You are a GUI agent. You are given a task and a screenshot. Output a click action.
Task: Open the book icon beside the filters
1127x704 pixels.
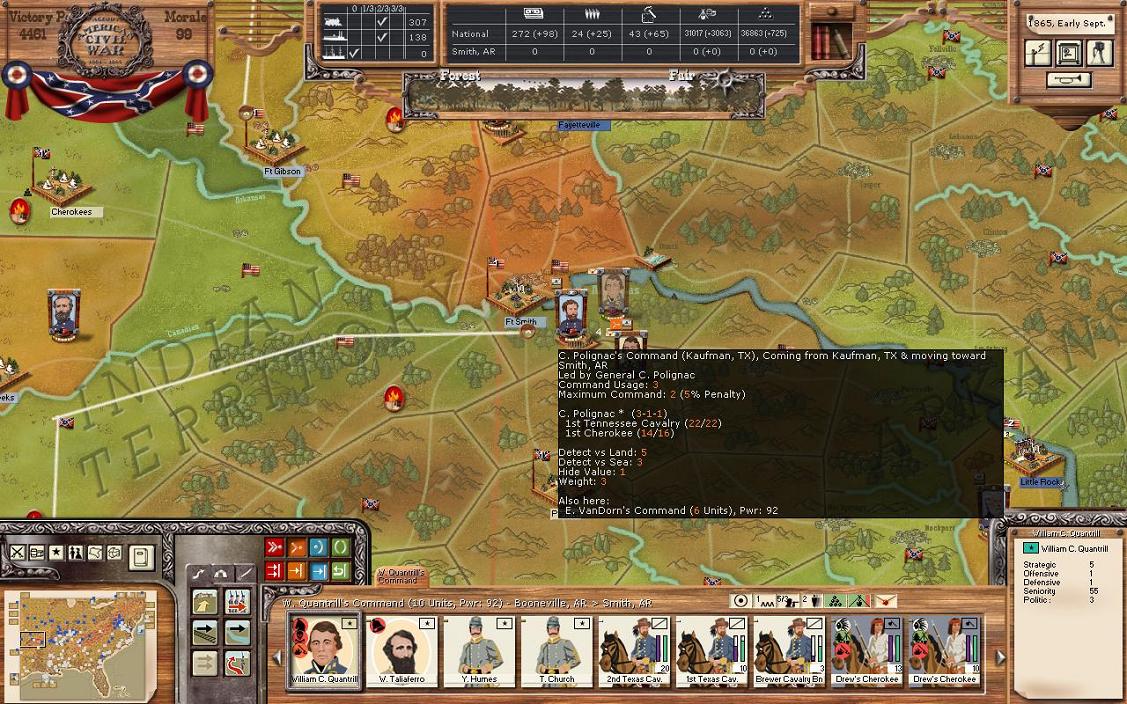141,556
